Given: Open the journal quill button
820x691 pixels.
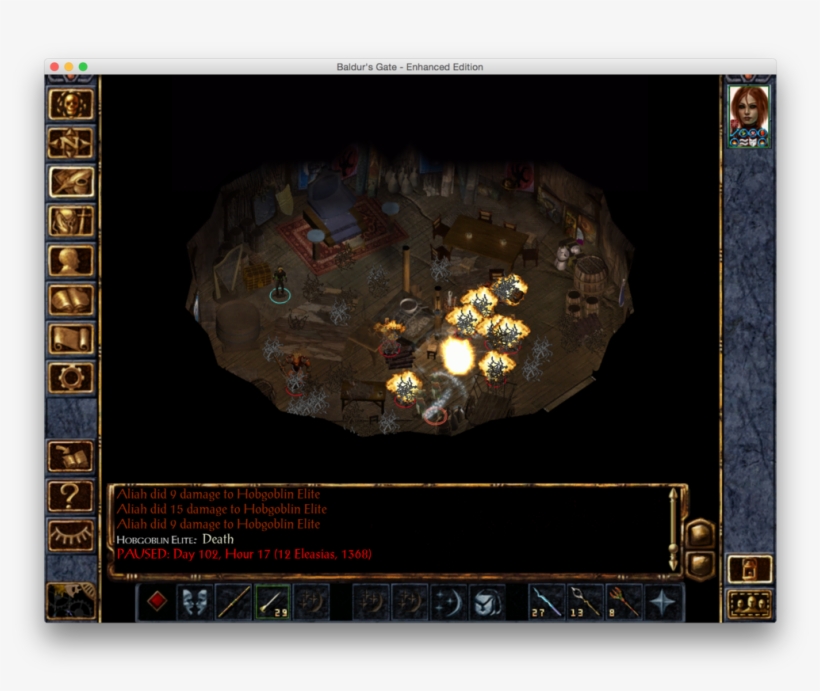Looking at the screenshot, I should [71, 181].
